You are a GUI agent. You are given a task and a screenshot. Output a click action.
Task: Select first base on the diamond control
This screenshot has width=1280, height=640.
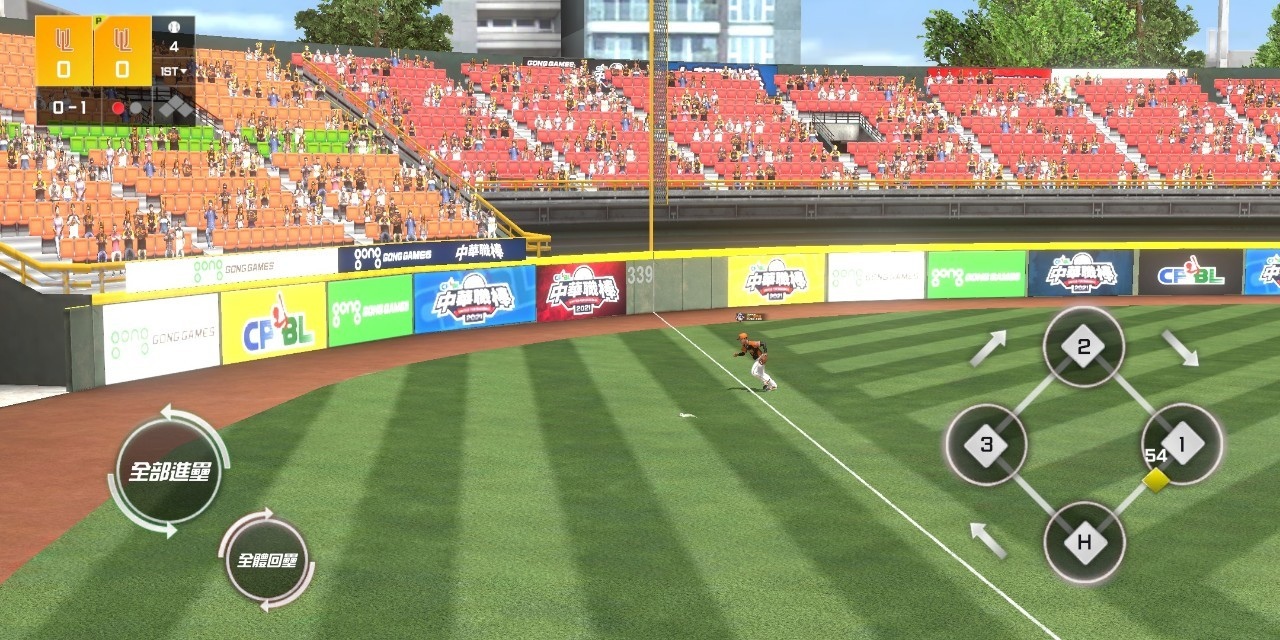tap(1182, 444)
